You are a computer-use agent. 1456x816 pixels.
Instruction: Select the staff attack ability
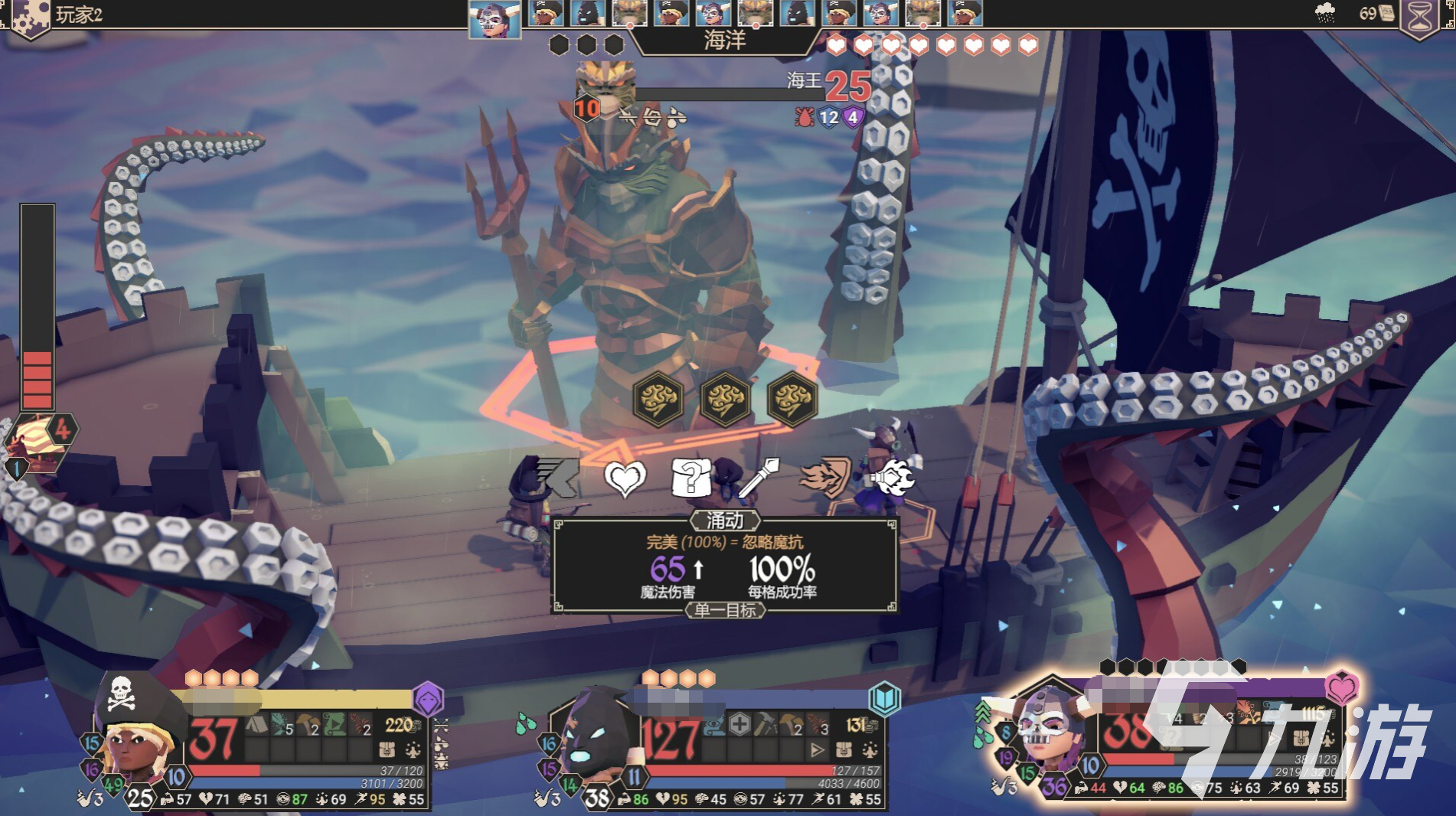759,478
